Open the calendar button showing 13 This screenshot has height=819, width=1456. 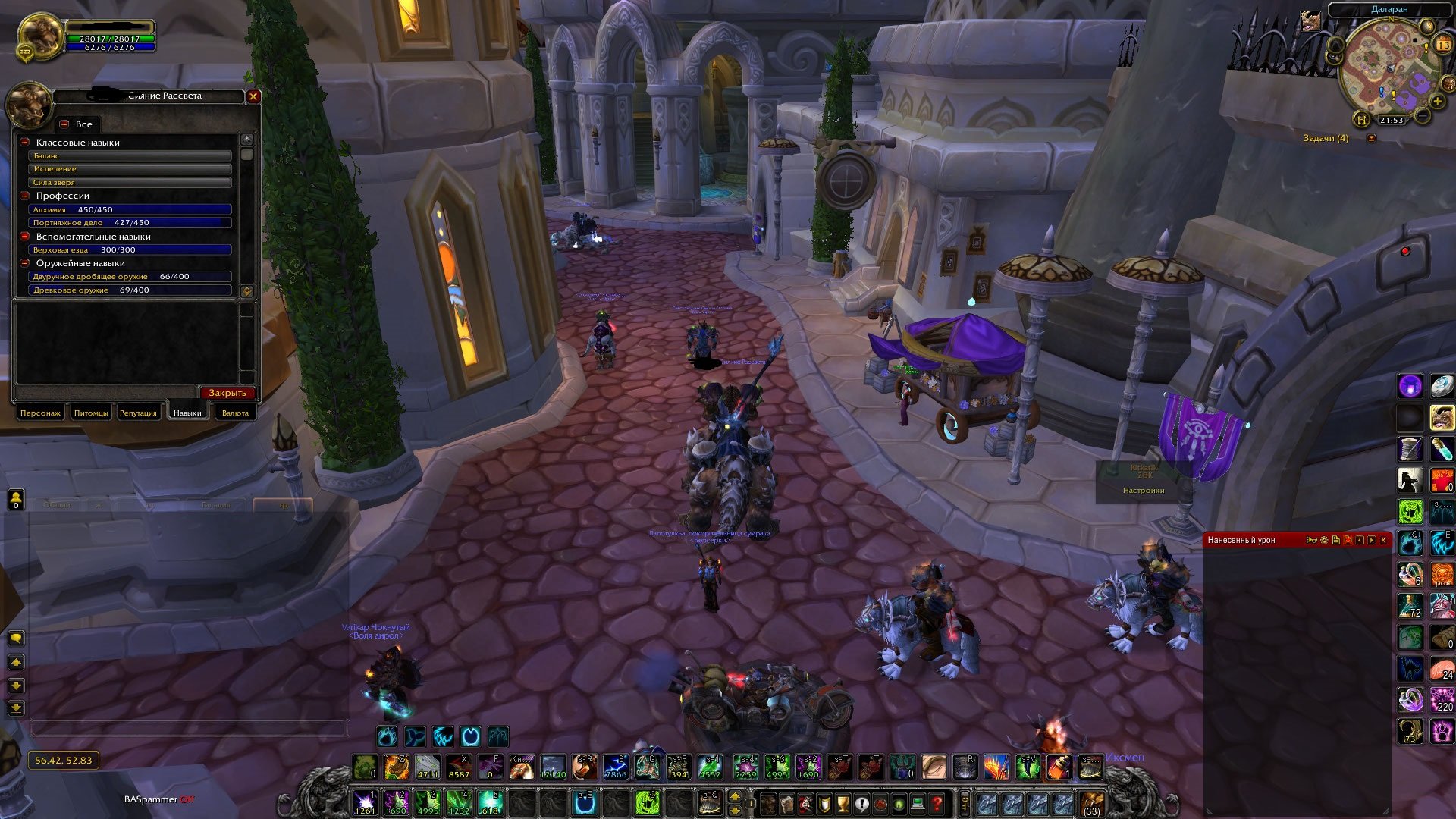click(x=1443, y=45)
